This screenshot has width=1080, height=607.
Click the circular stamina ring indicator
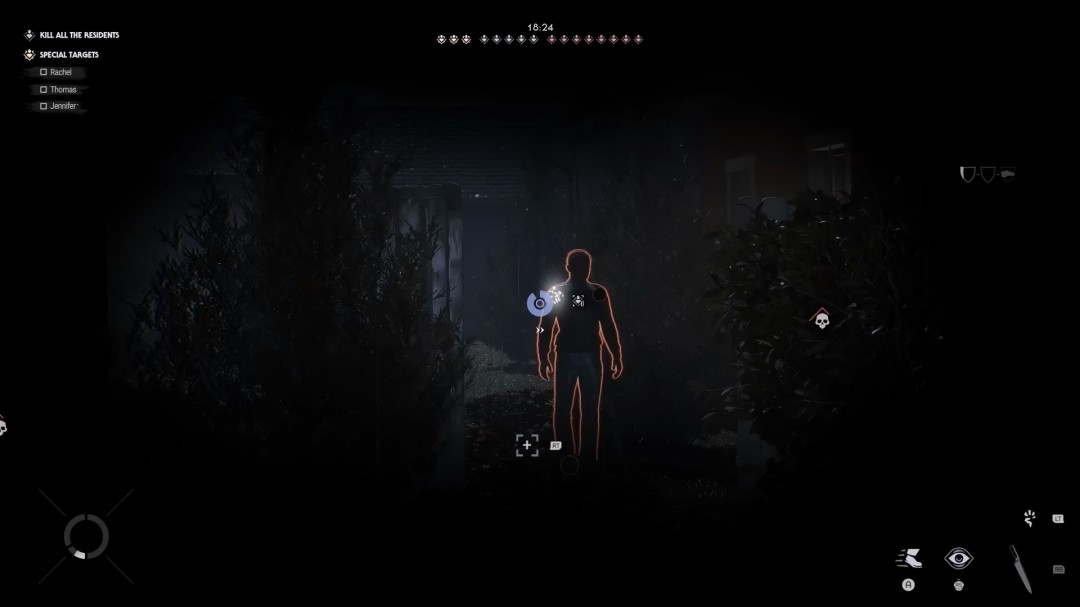tap(86, 537)
